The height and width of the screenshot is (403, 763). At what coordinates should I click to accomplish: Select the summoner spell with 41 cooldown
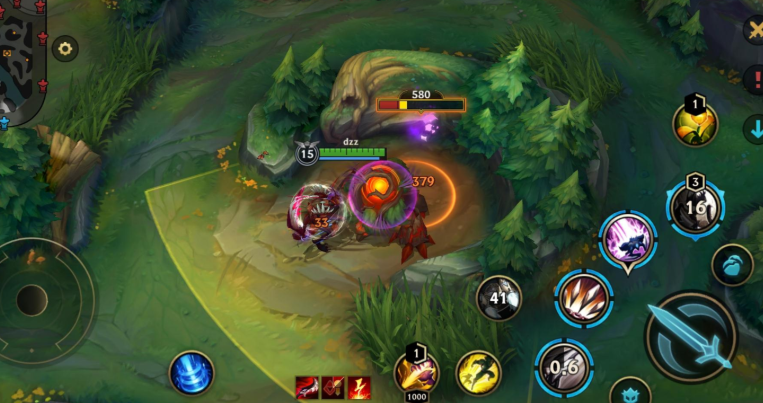pyautogui.click(x=498, y=298)
